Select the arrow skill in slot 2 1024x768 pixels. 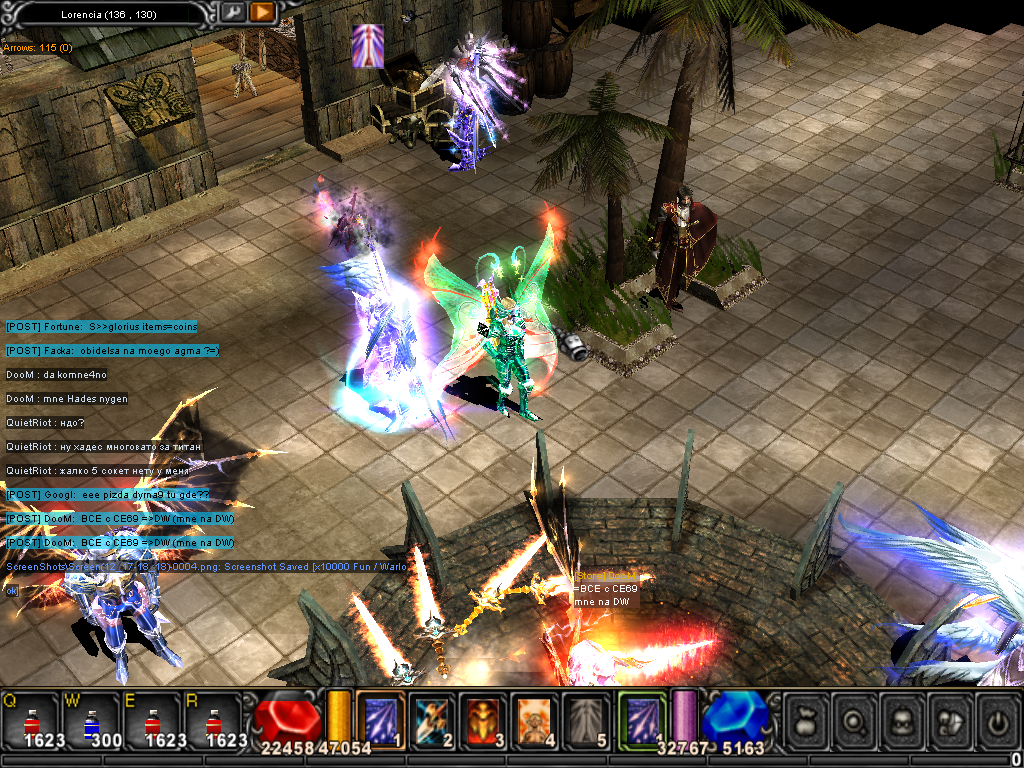tap(432, 717)
